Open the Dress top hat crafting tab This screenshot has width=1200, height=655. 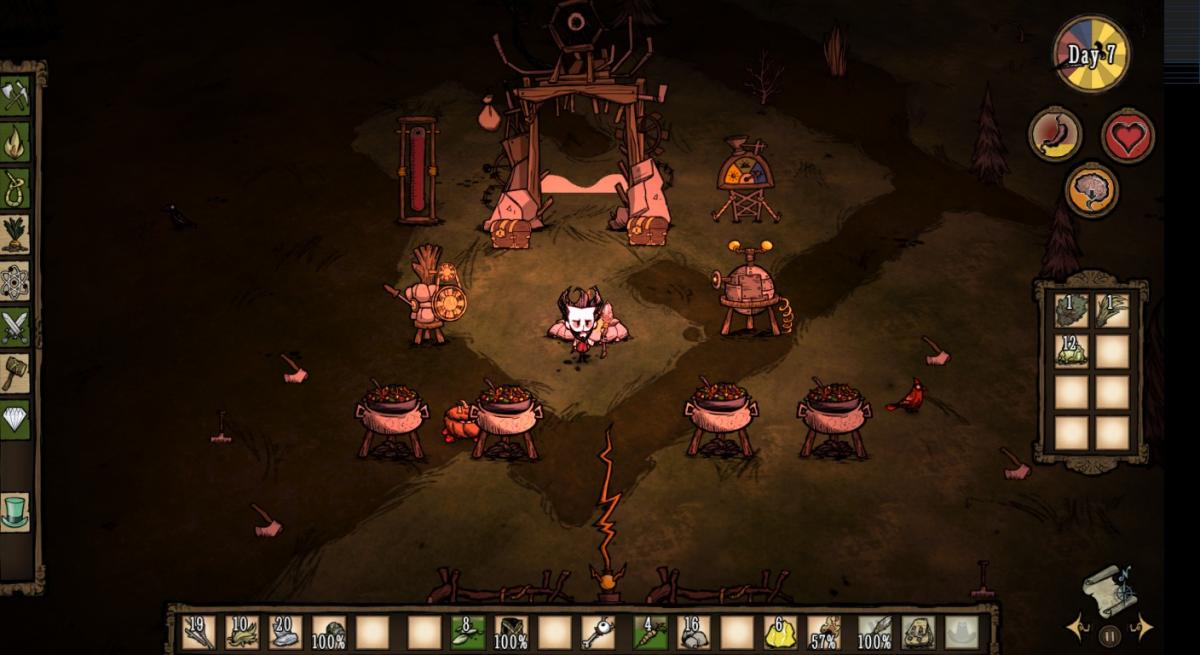(x=15, y=511)
